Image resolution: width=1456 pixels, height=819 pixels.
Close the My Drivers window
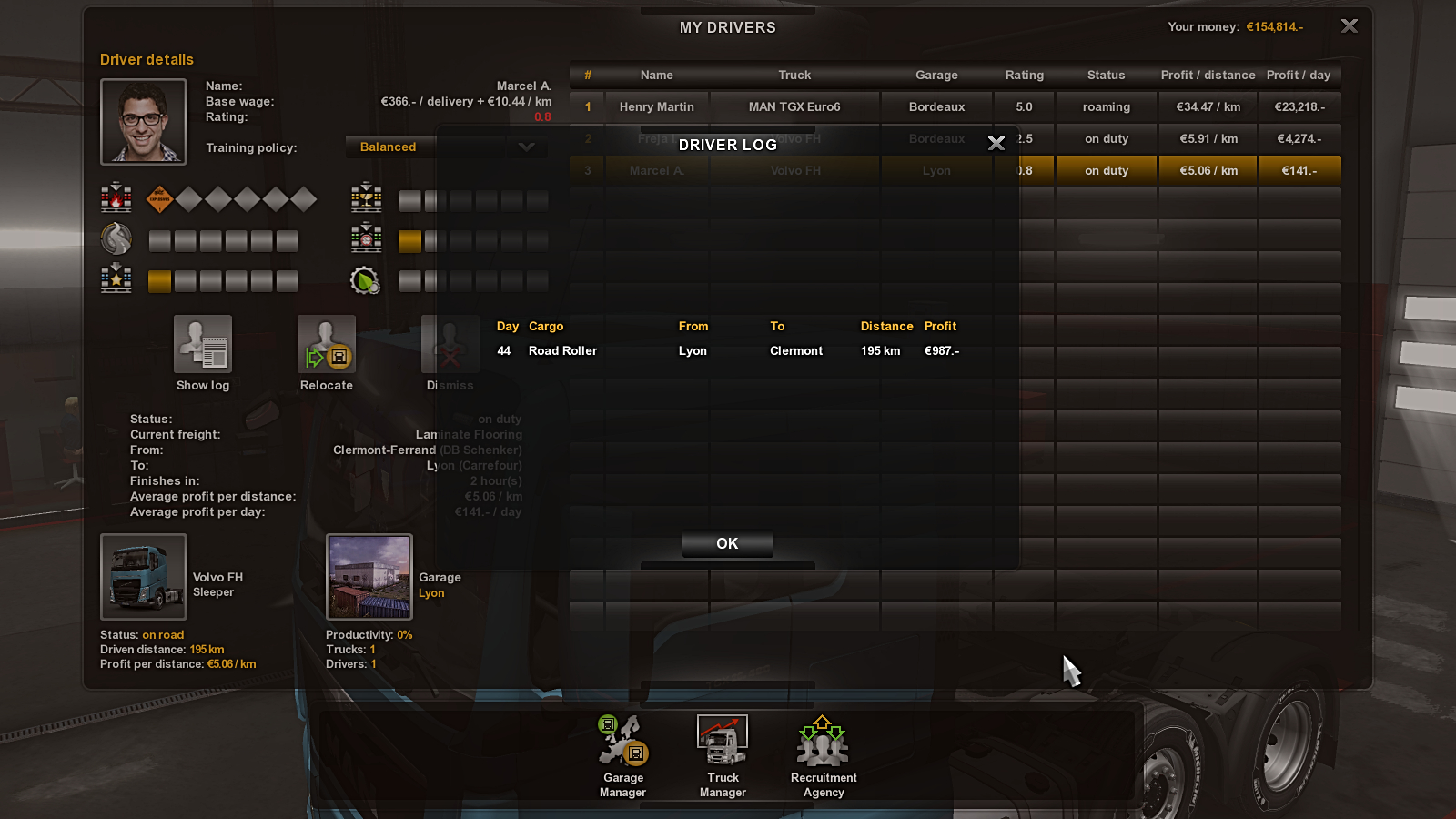coord(1350,26)
